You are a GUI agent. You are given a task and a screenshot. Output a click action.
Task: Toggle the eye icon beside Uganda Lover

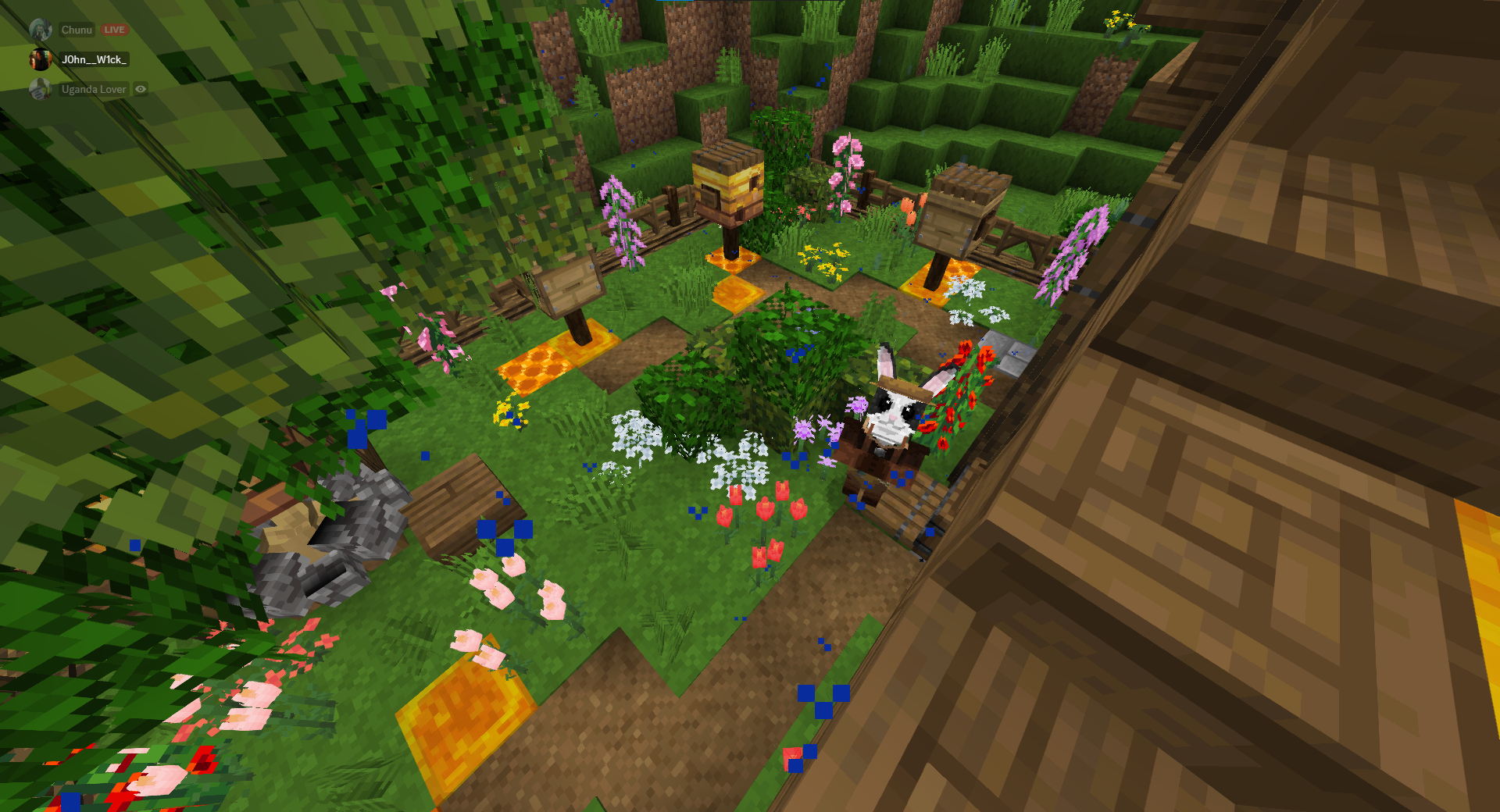click(x=141, y=89)
